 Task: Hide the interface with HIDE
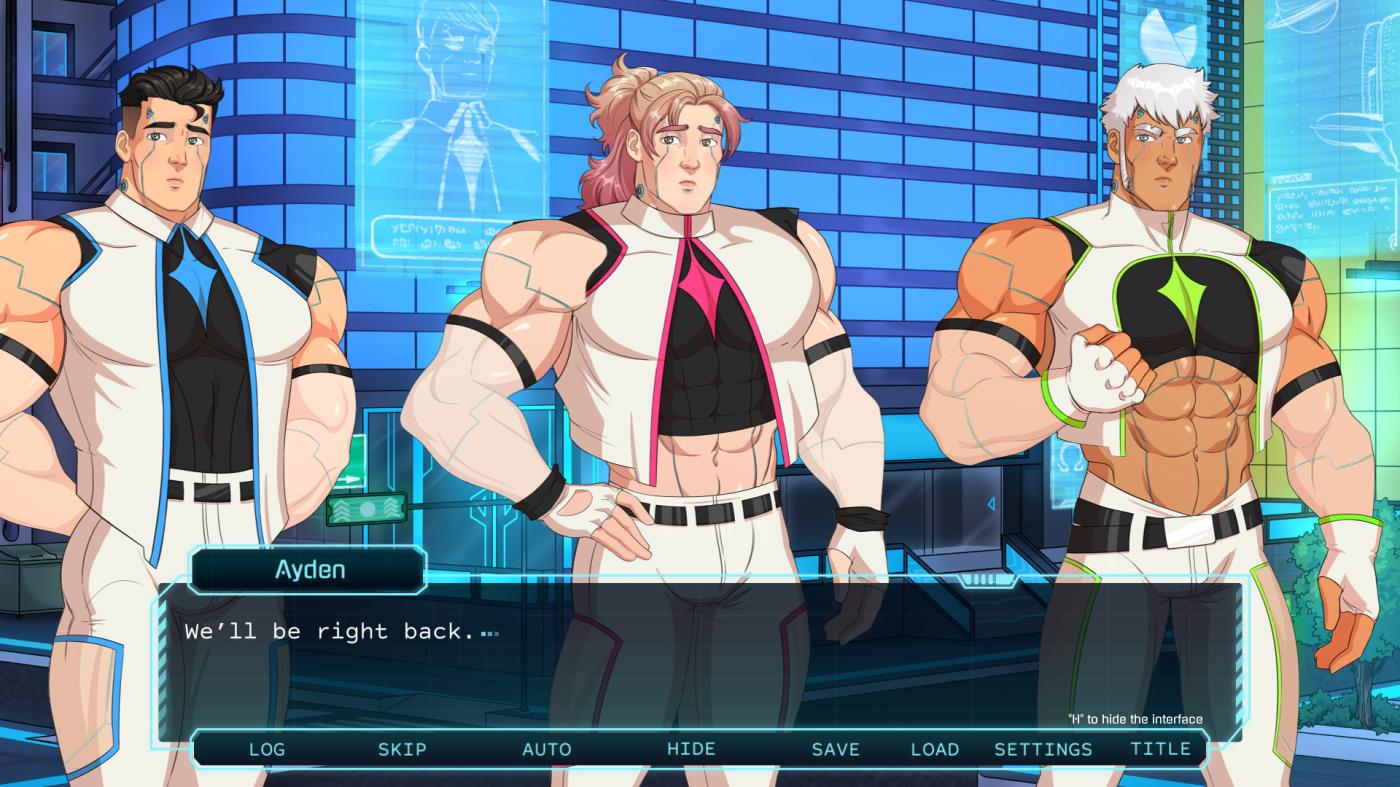pyautogui.click(x=691, y=749)
